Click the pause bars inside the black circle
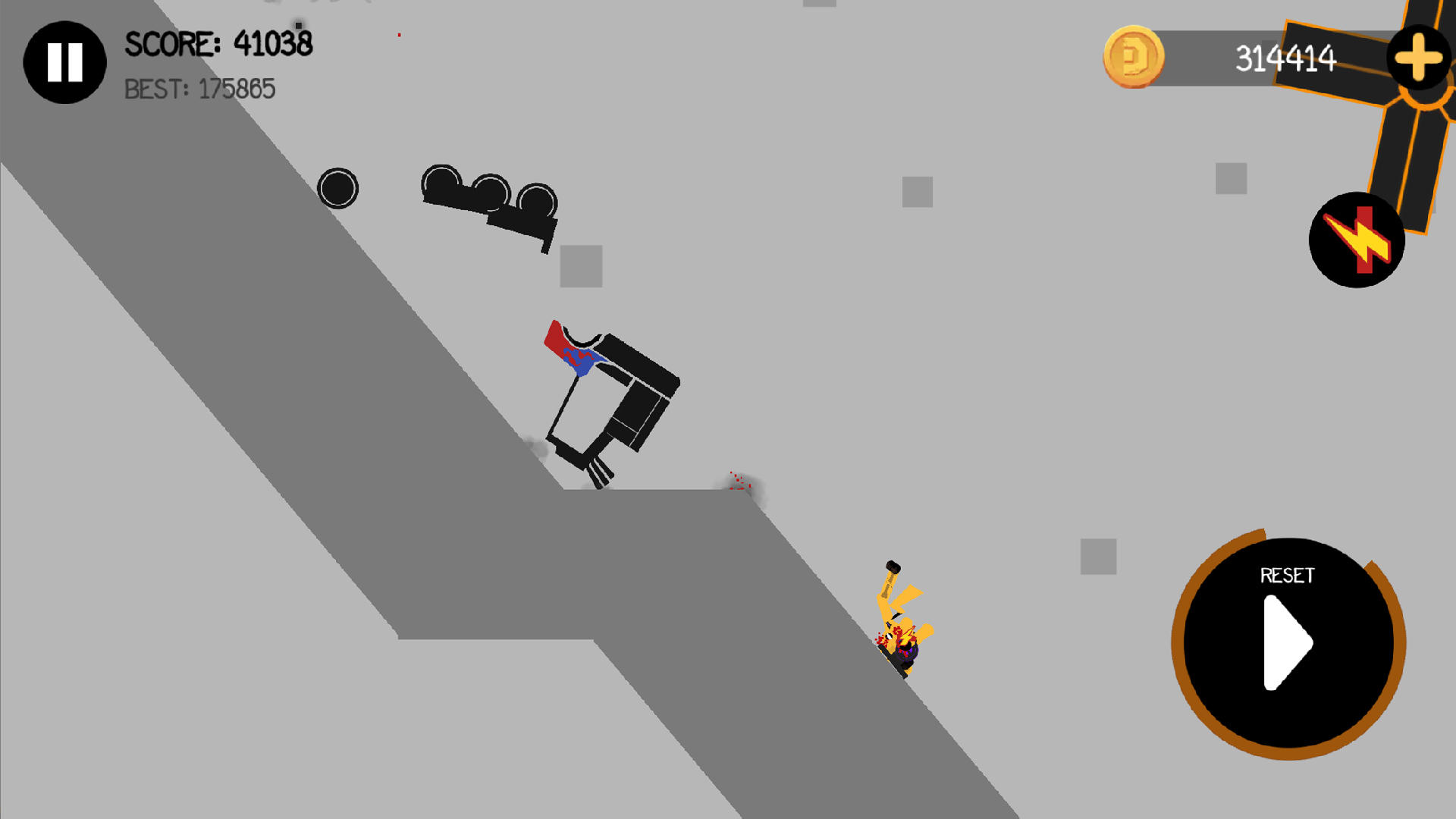 point(64,62)
